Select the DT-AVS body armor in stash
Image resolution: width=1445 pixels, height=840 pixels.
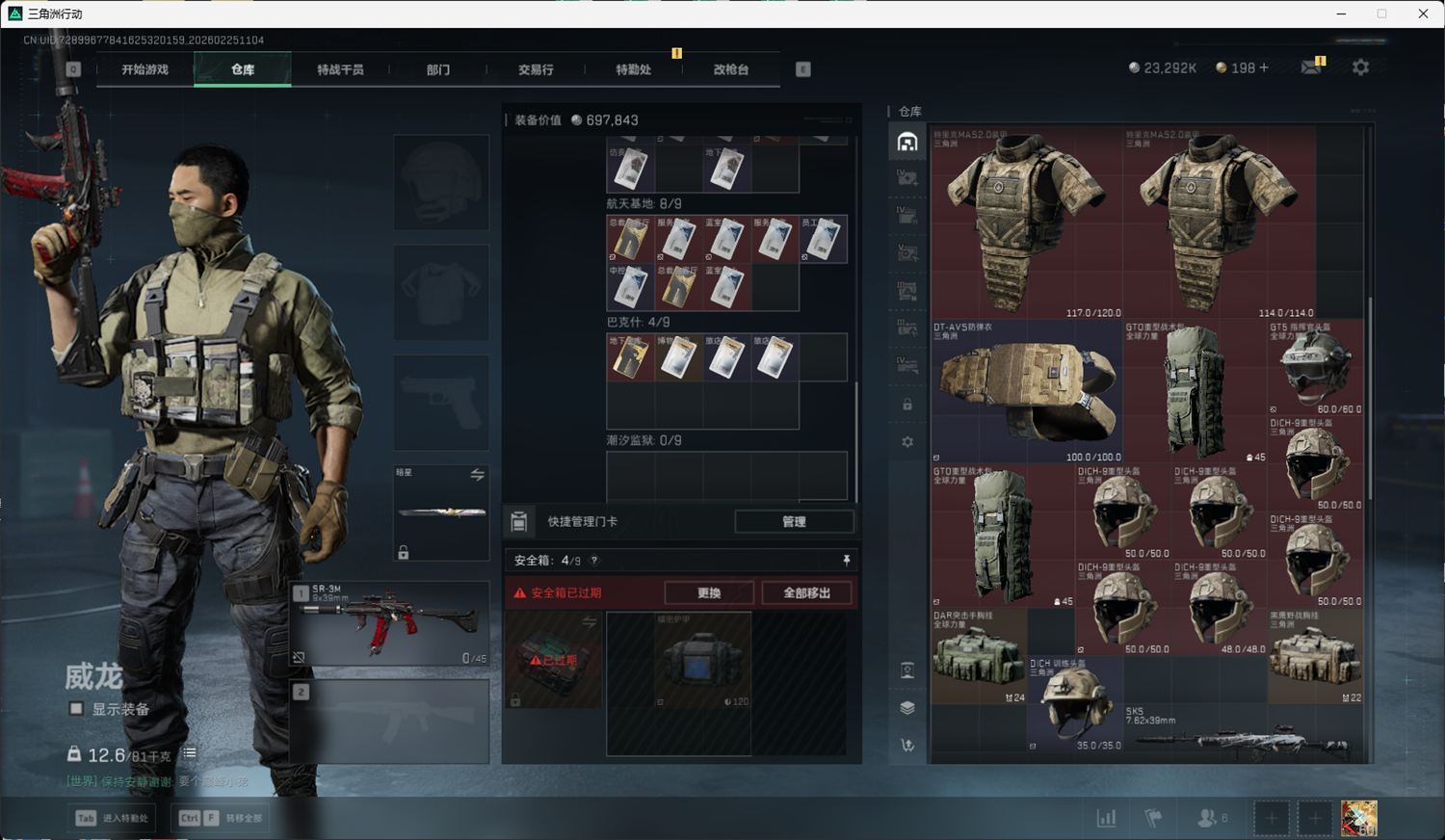click(1027, 391)
